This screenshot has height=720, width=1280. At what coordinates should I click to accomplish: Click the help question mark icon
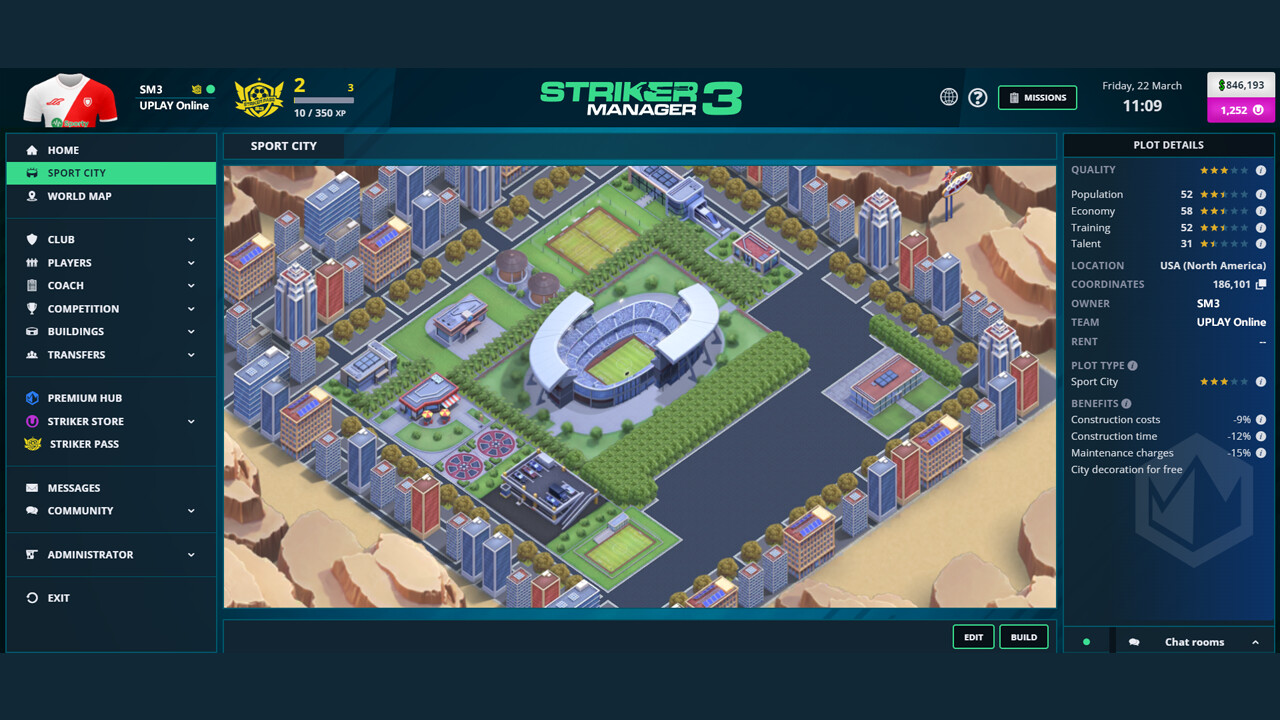coord(977,97)
